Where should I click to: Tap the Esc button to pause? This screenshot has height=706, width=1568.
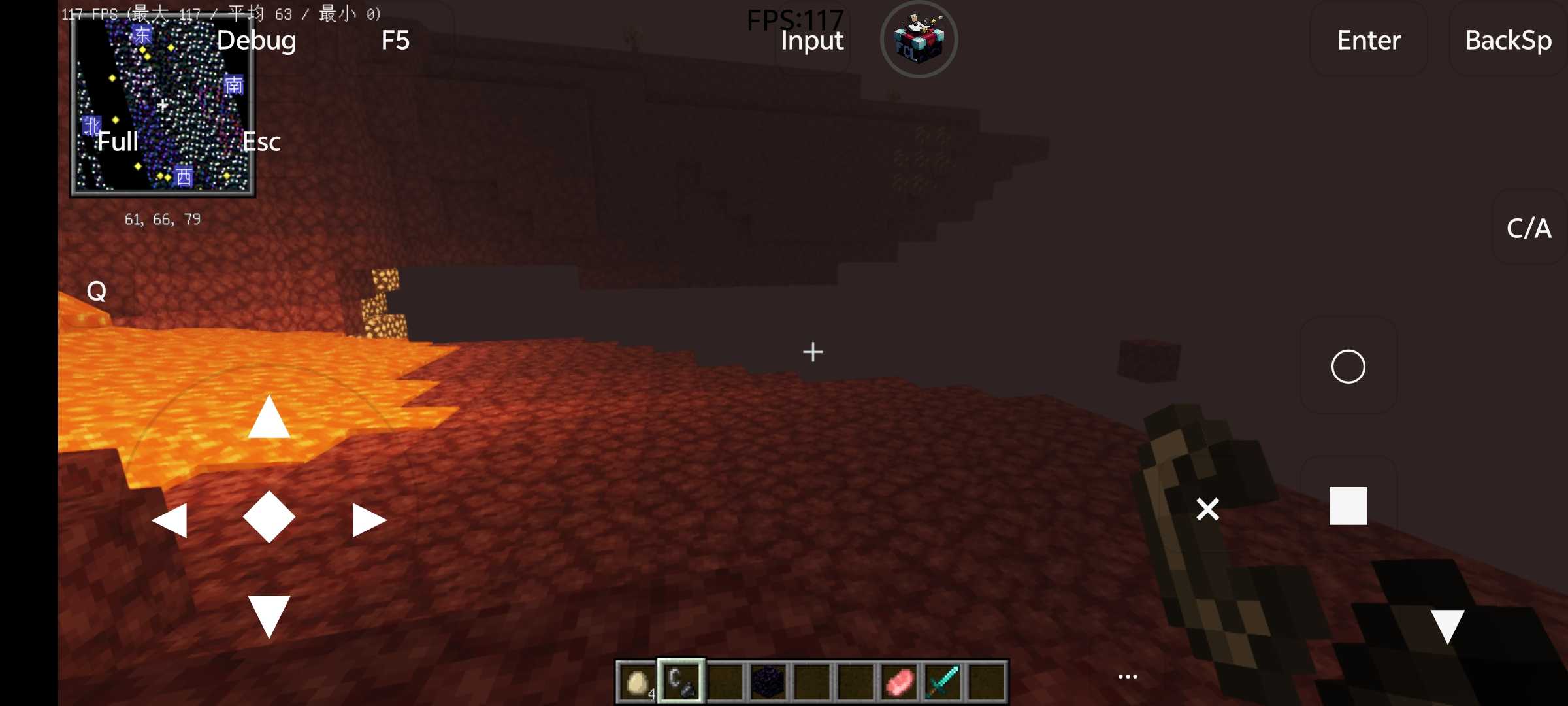(x=261, y=142)
